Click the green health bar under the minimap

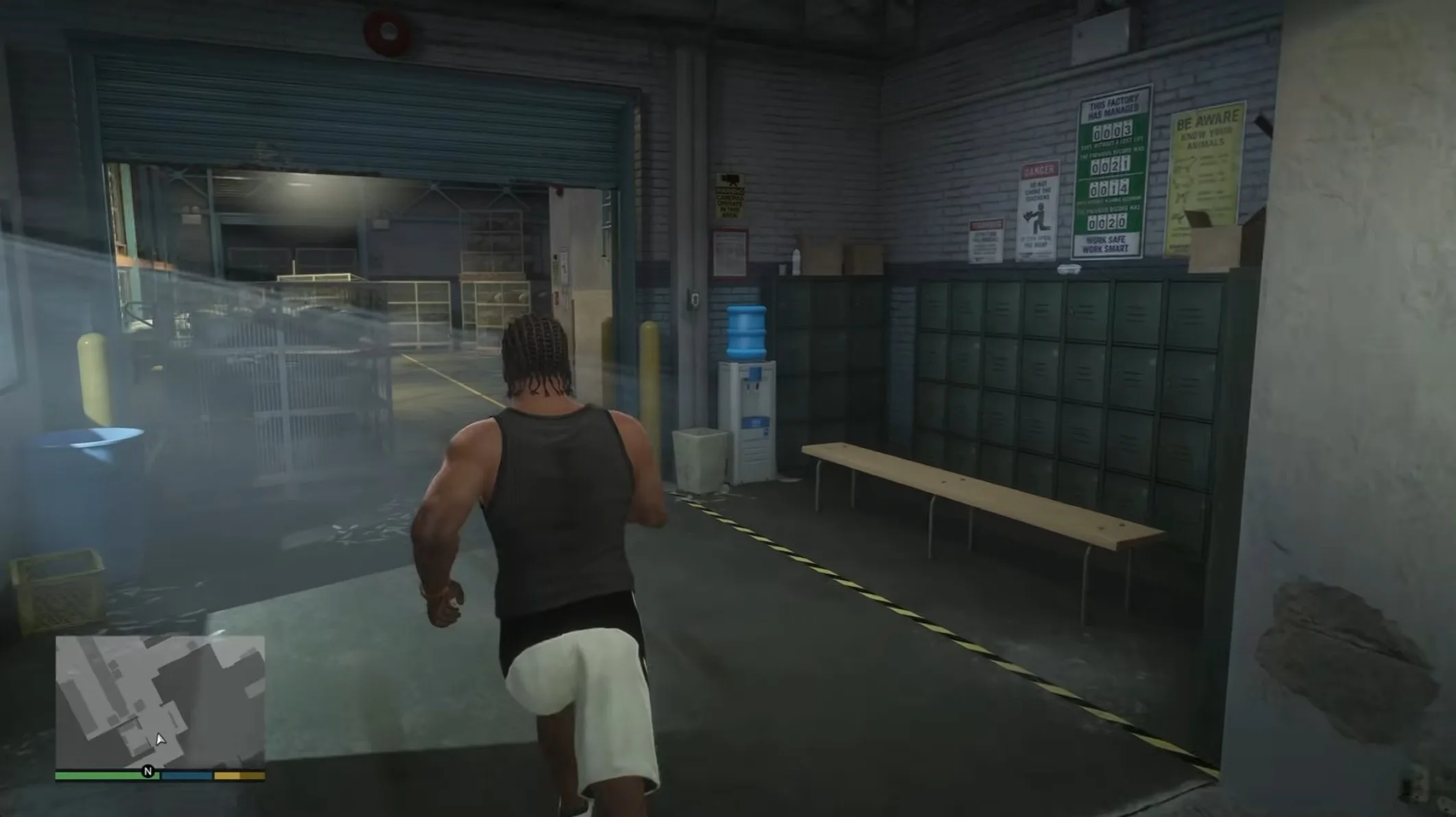pos(106,775)
